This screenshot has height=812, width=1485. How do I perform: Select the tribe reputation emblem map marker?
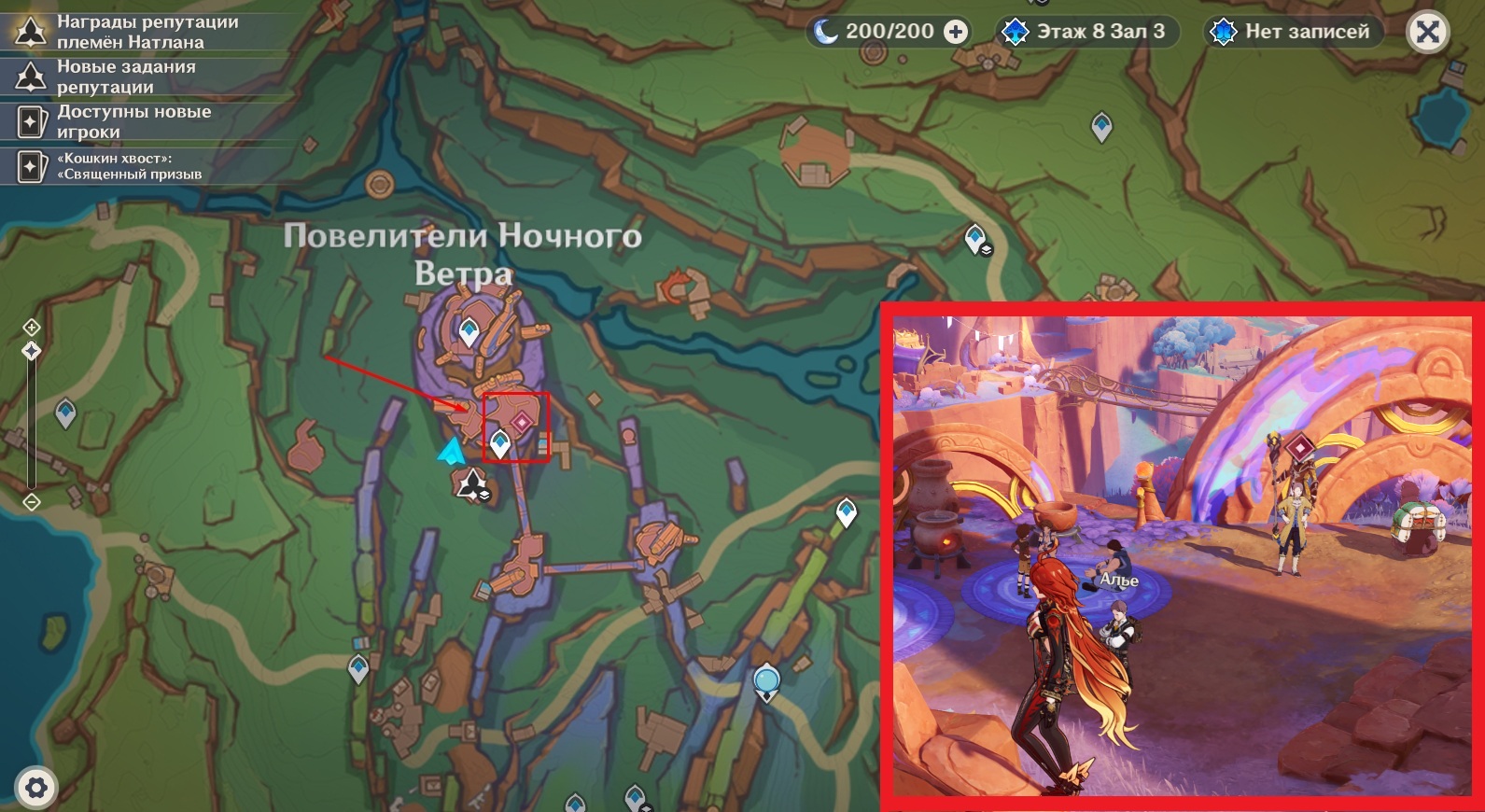coord(471,483)
